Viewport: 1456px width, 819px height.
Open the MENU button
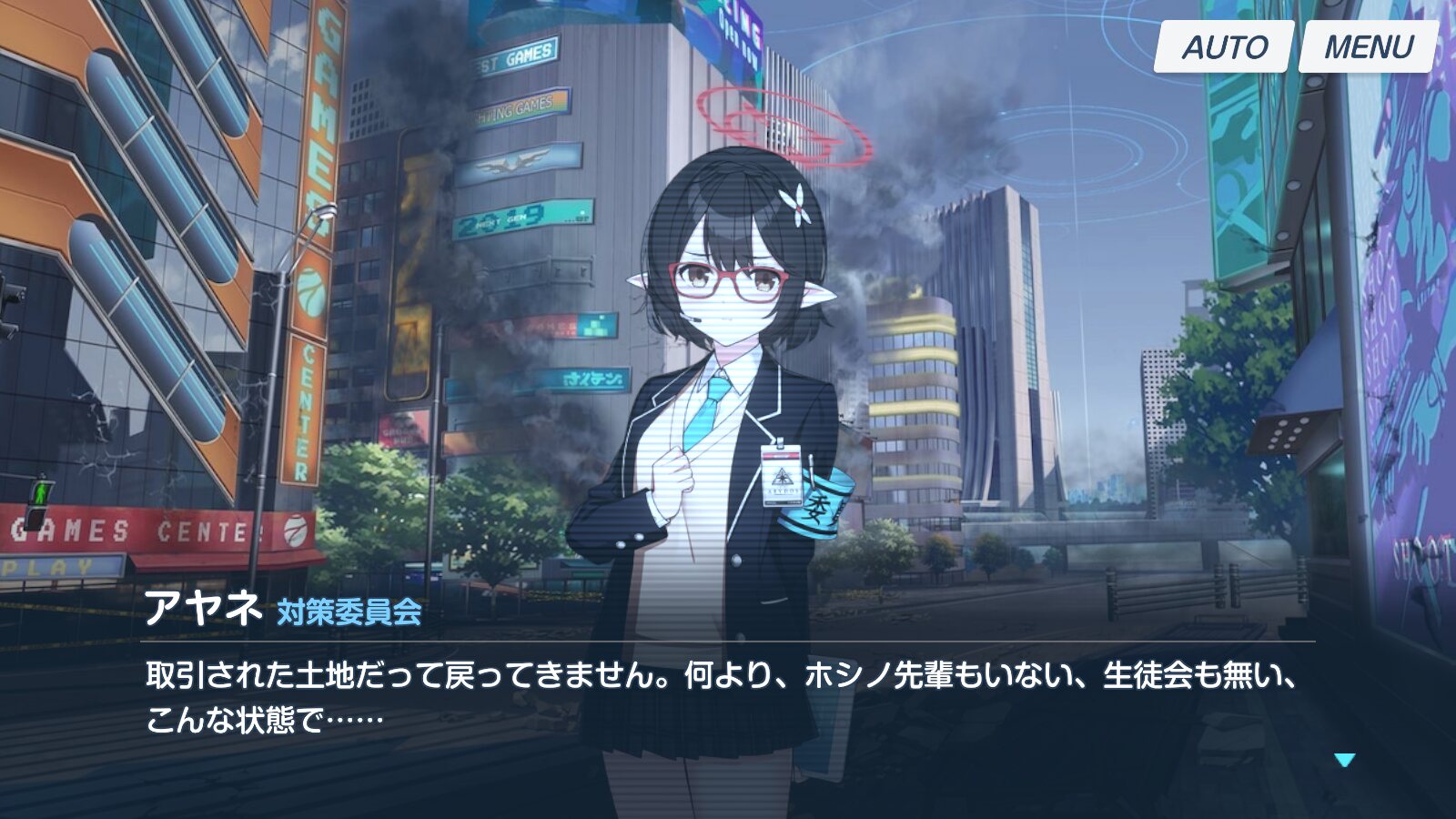pyautogui.click(x=1368, y=46)
